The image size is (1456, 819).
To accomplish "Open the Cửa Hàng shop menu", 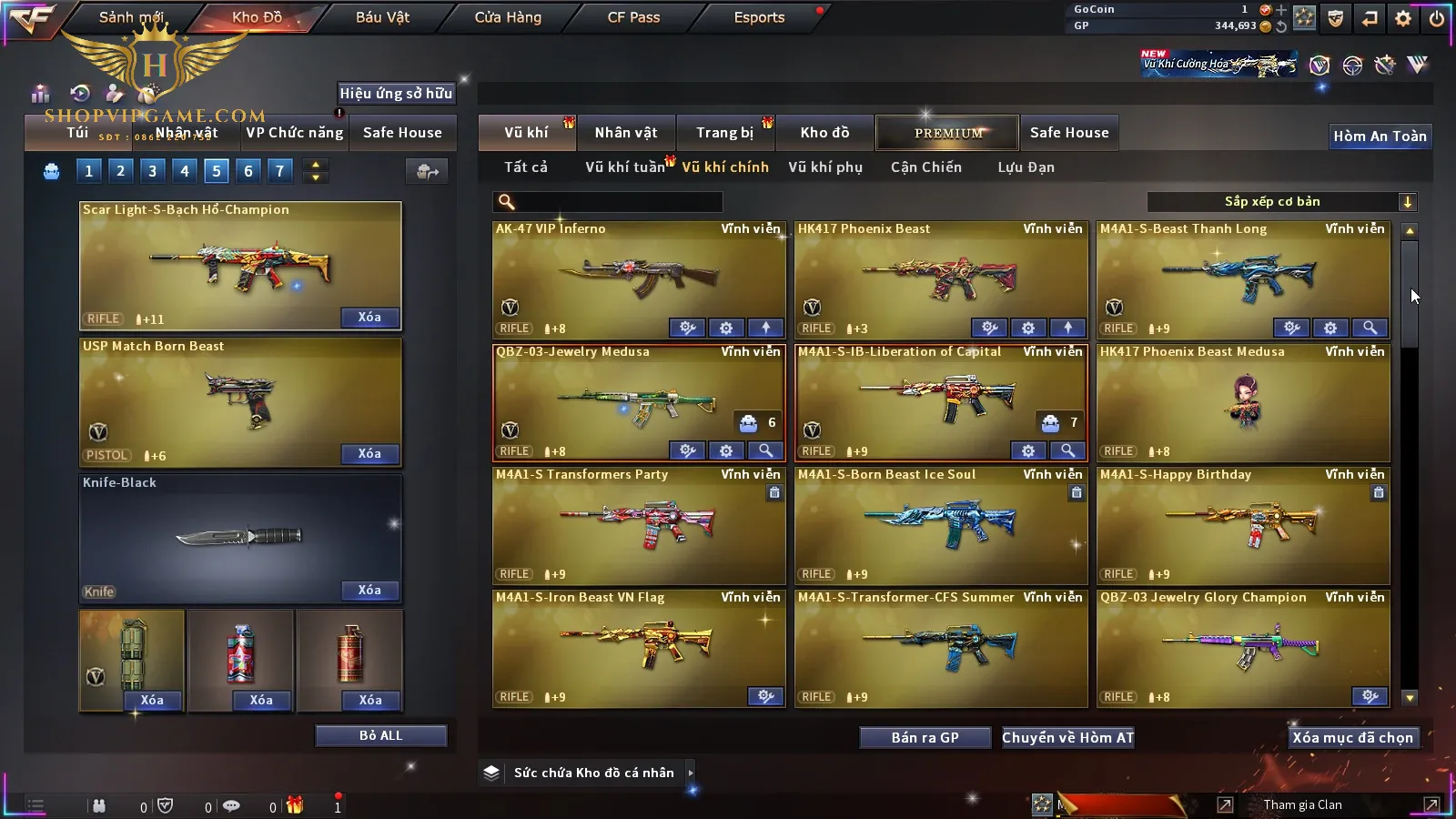I will click(508, 17).
